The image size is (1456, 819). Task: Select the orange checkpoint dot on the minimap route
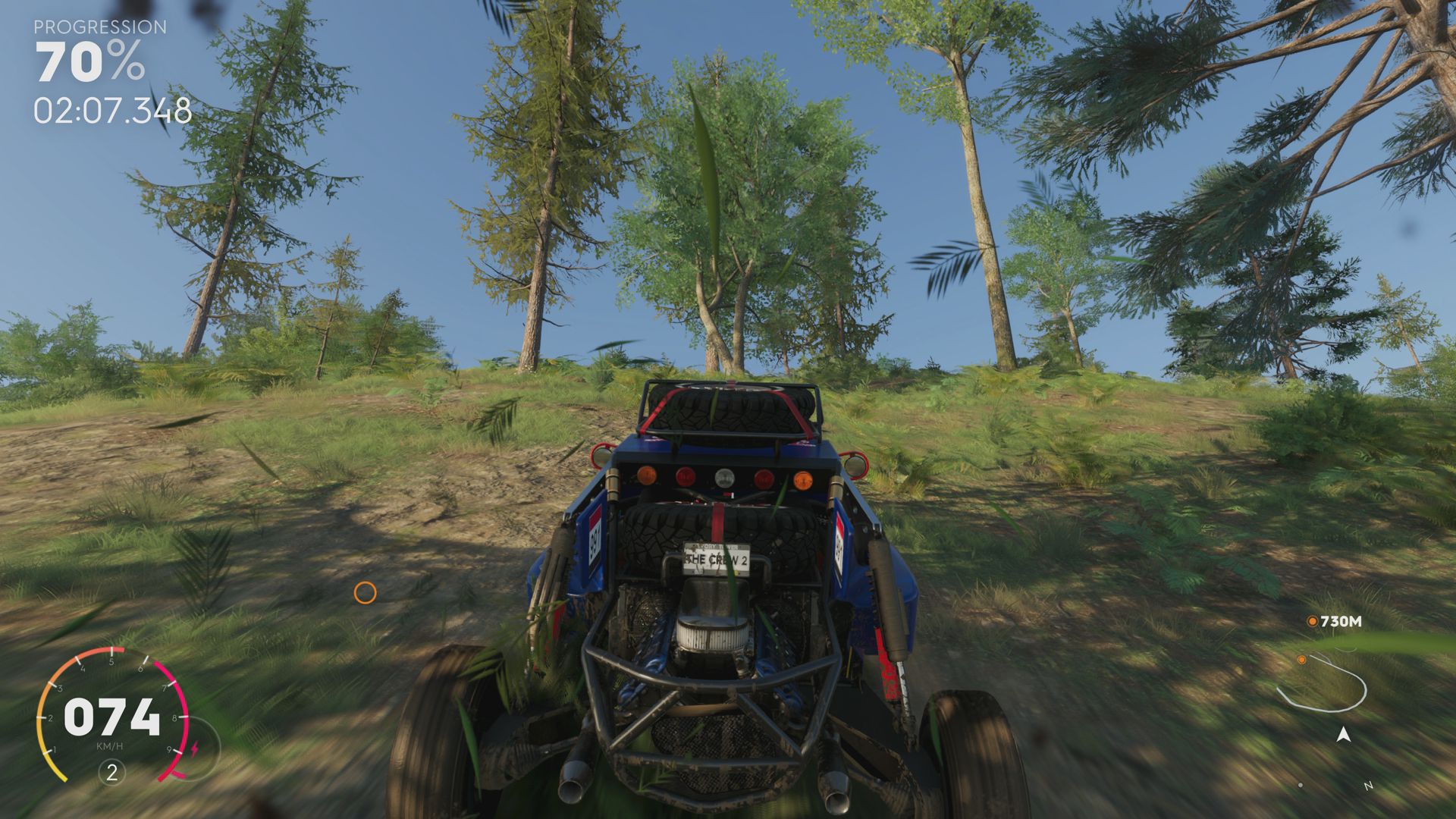(1302, 660)
